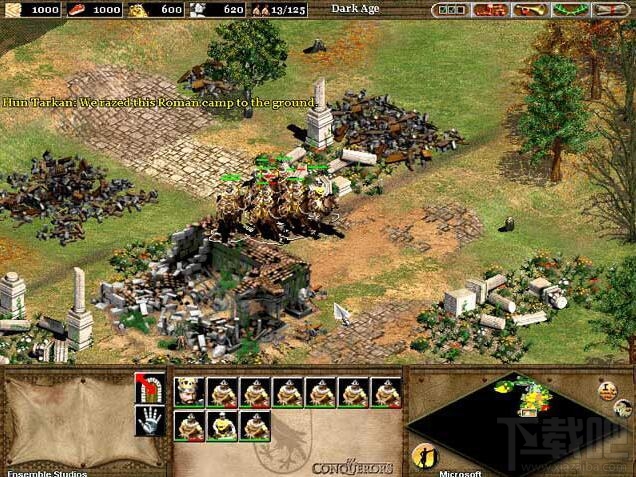The width and height of the screenshot is (636, 477).
Task: Click the idle villager button beside the minimap
Action: pos(423,455)
